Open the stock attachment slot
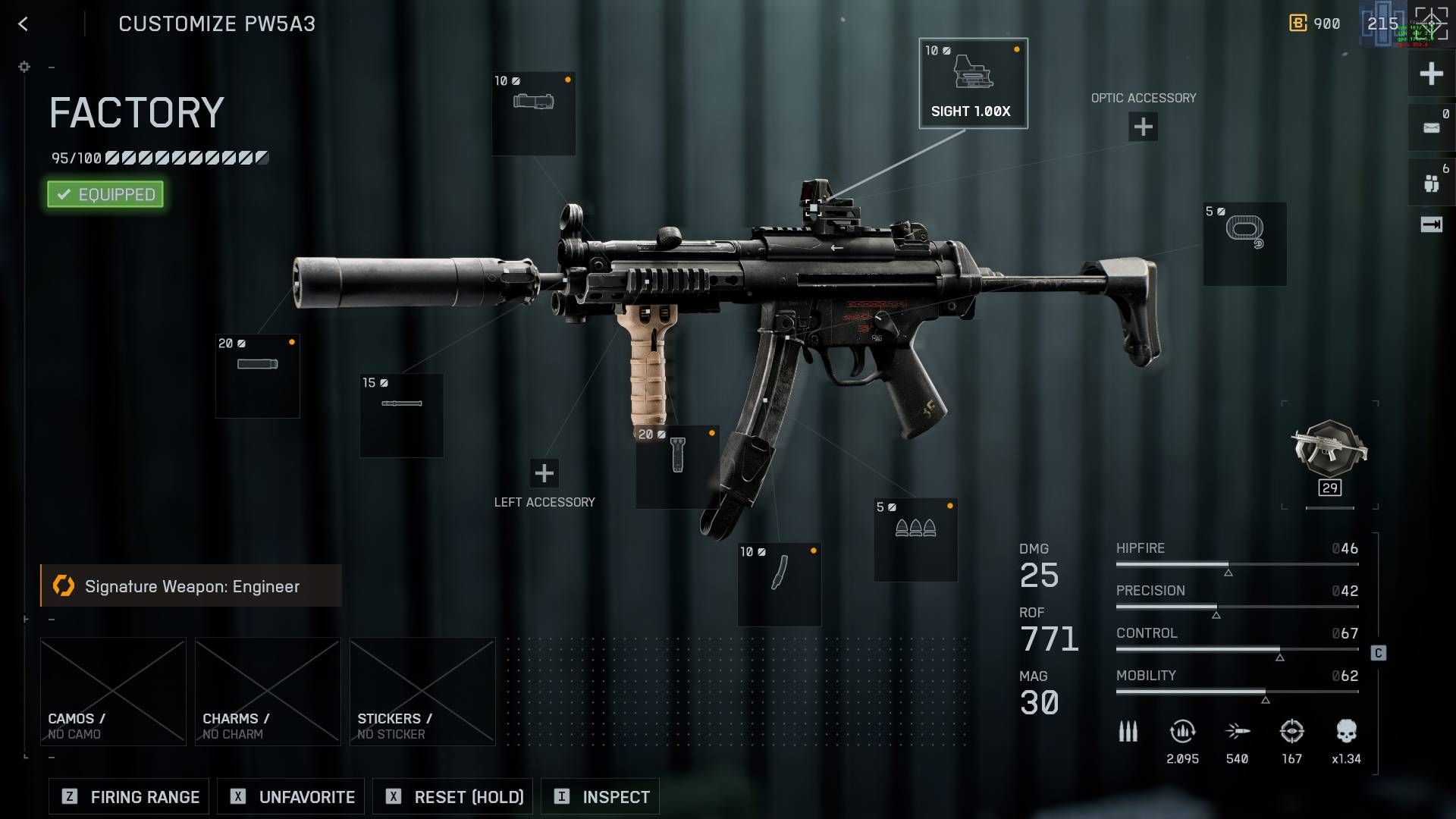 pyautogui.click(x=1244, y=243)
